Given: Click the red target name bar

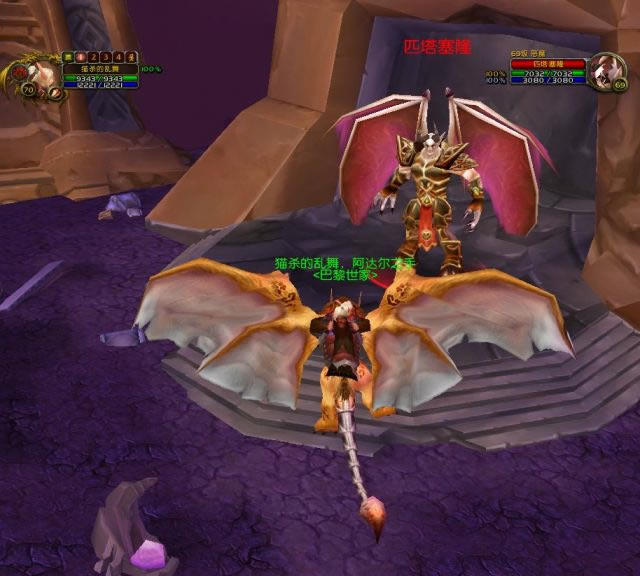Looking at the screenshot, I should click(547, 63).
